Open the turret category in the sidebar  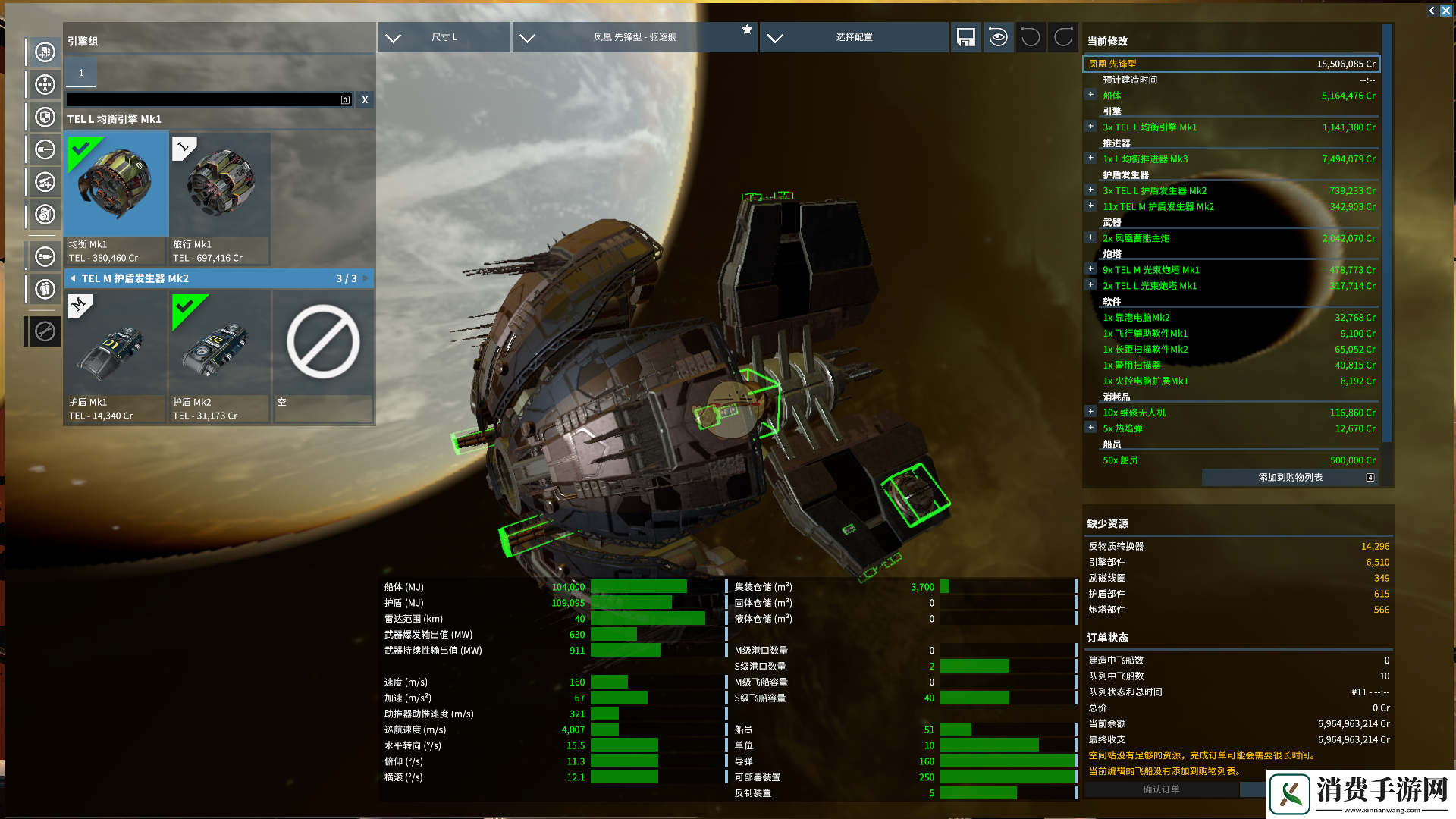pyautogui.click(x=45, y=182)
